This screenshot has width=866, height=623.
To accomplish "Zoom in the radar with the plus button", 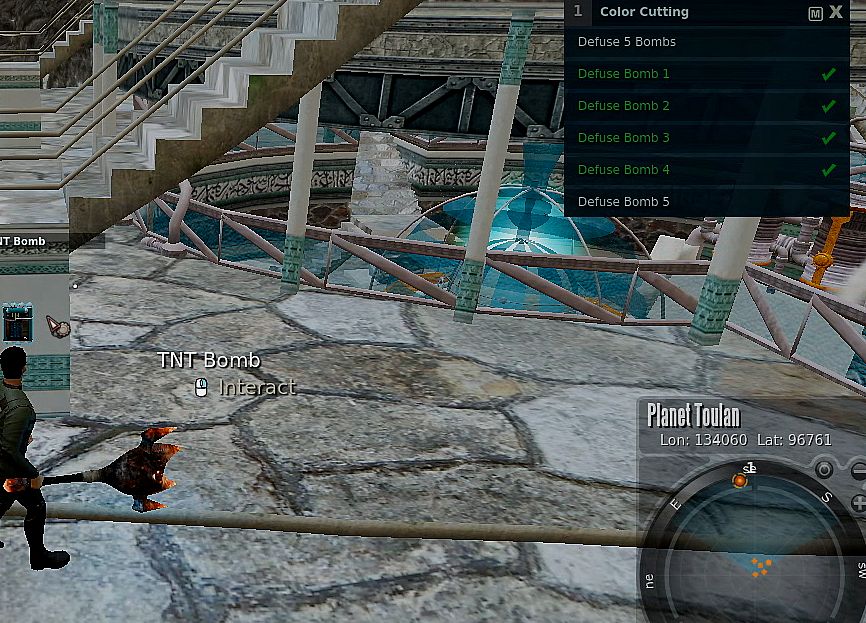I will (x=858, y=503).
